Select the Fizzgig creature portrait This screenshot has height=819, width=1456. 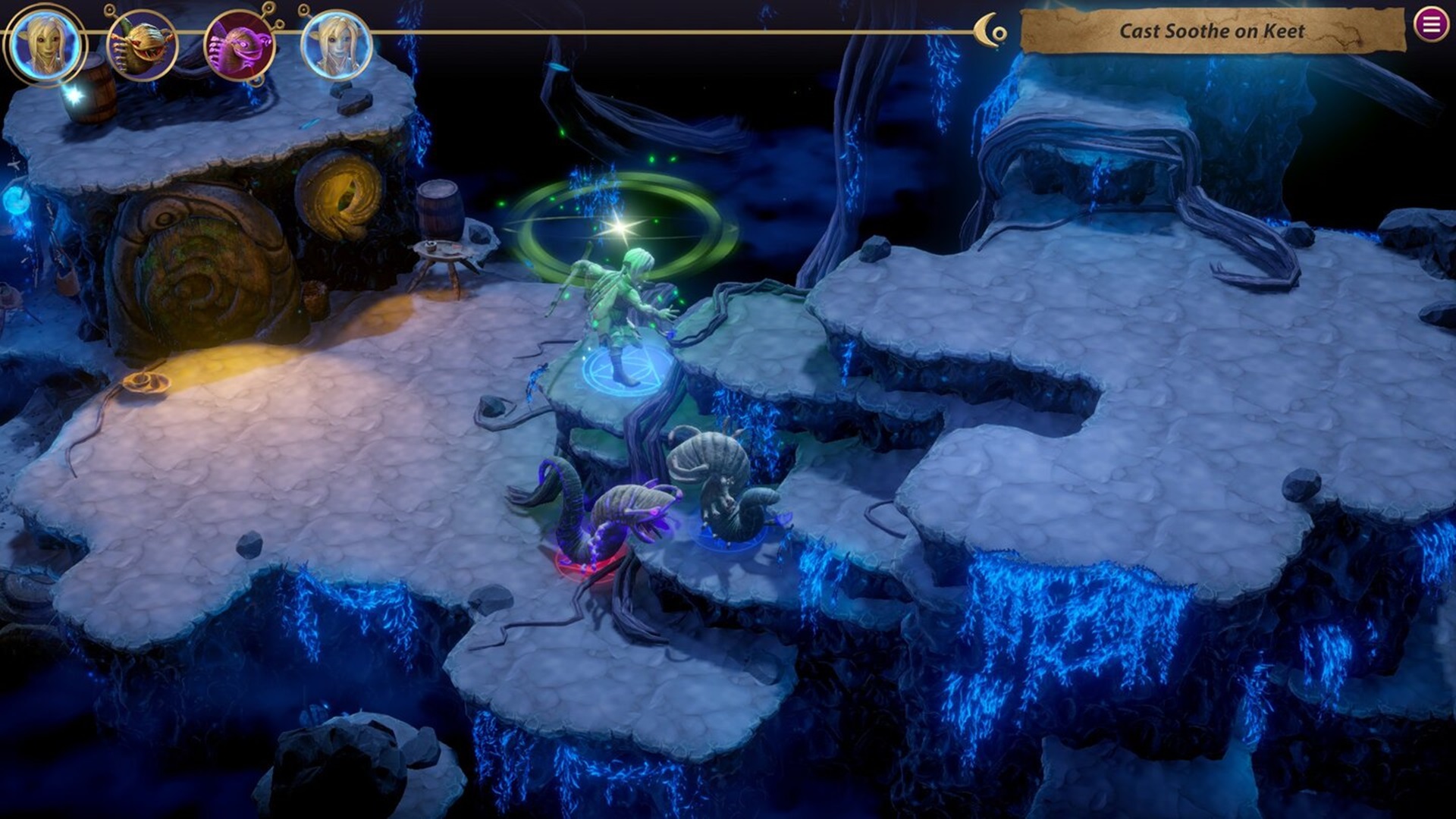click(140, 44)
